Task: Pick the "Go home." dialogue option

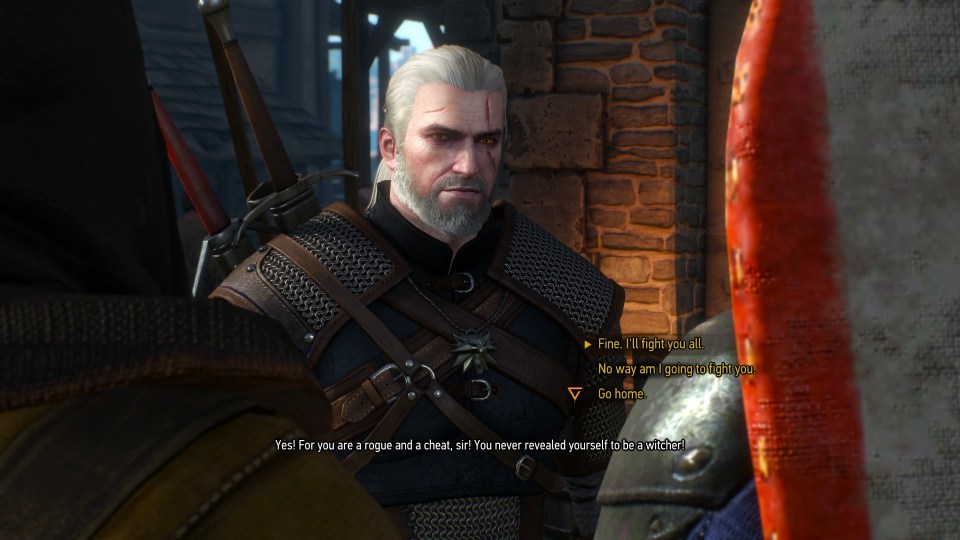Action: click(622, 394)
